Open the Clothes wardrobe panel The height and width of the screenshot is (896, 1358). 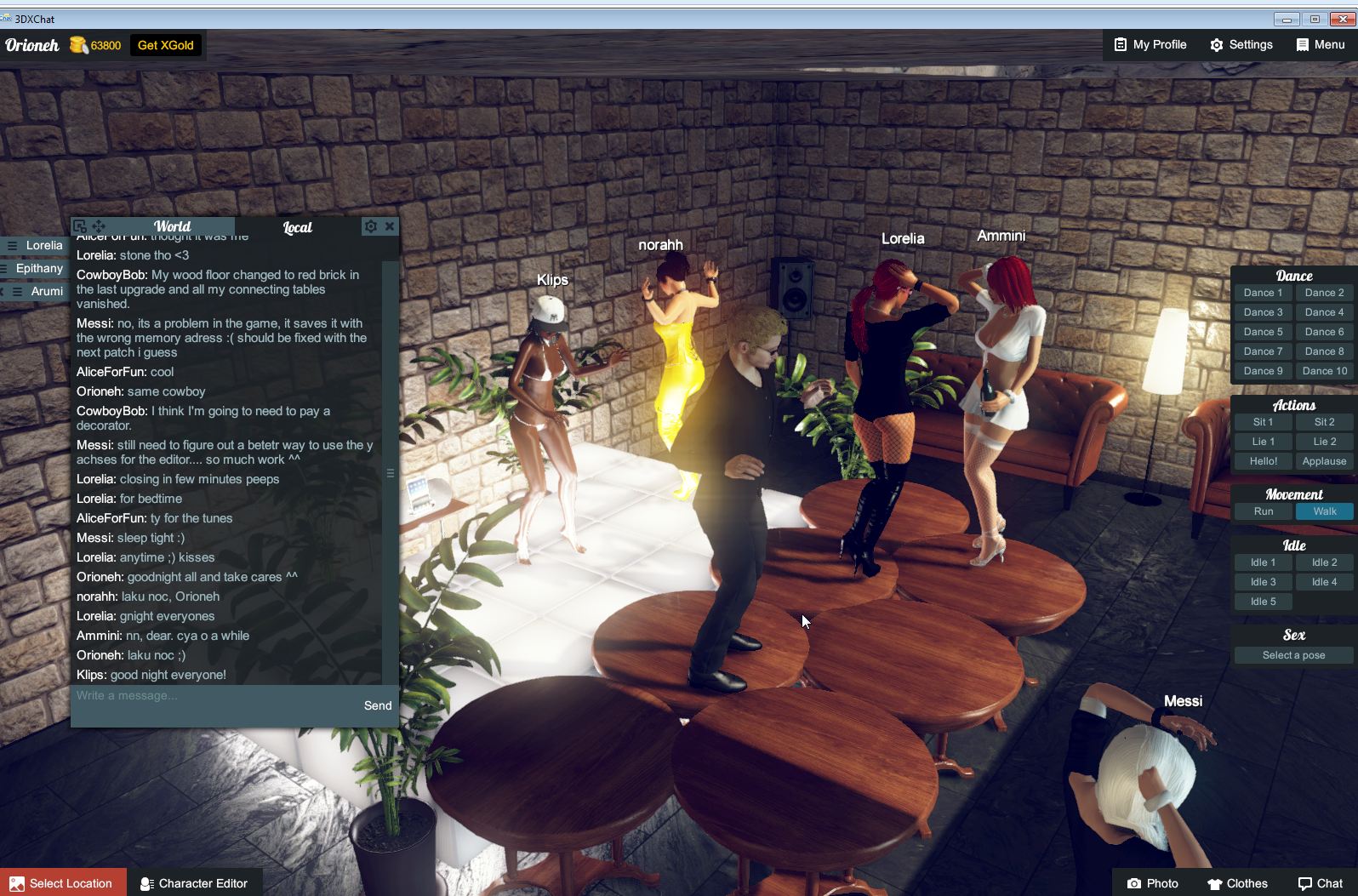point(1238,883)
